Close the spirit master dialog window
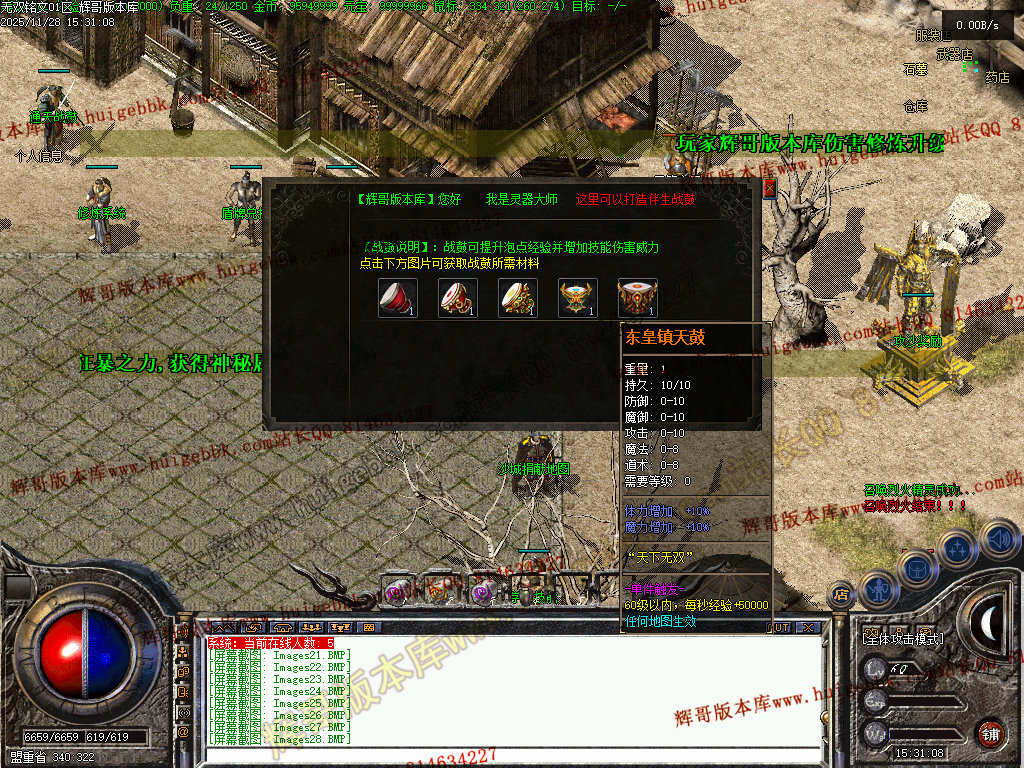1024x768 pixels. click(x=769, y=188)
